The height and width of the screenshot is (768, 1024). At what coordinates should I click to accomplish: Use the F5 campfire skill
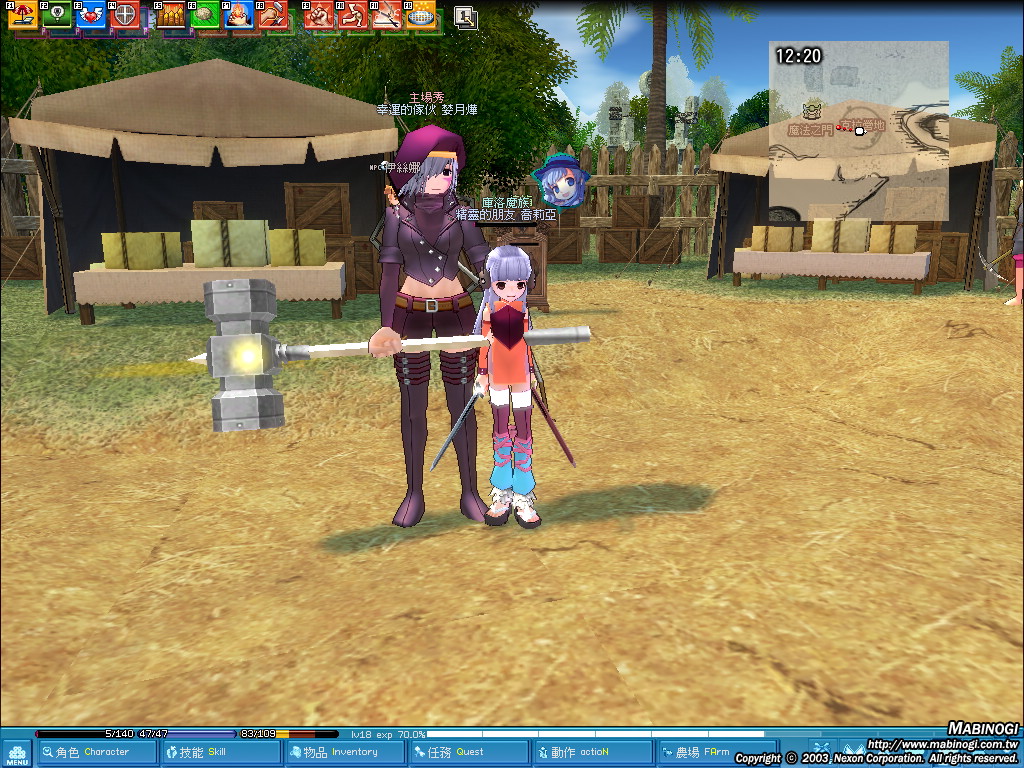(172, 14)
